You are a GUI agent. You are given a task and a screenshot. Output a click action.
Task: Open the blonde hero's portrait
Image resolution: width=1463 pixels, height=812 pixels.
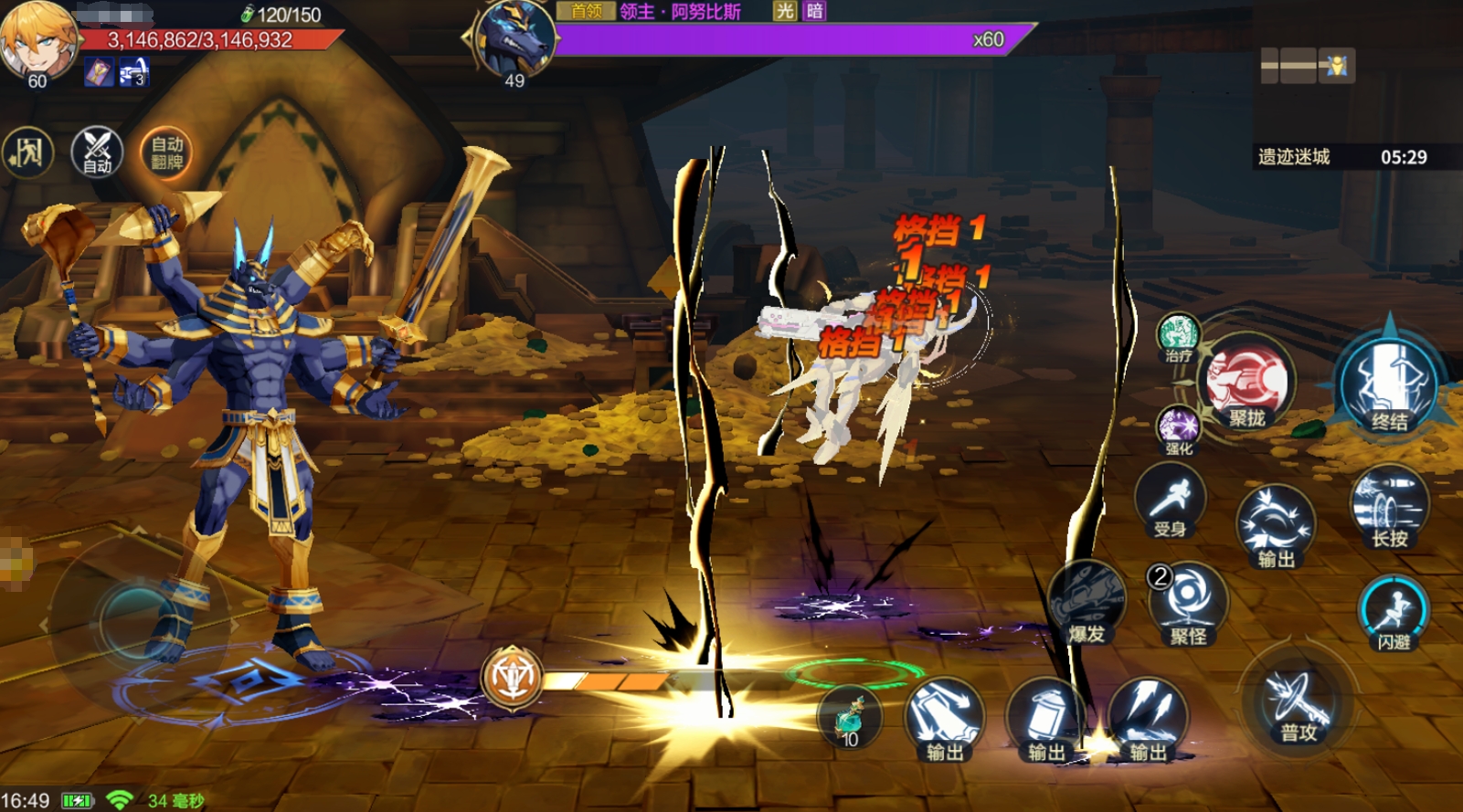tap(37, 41)
